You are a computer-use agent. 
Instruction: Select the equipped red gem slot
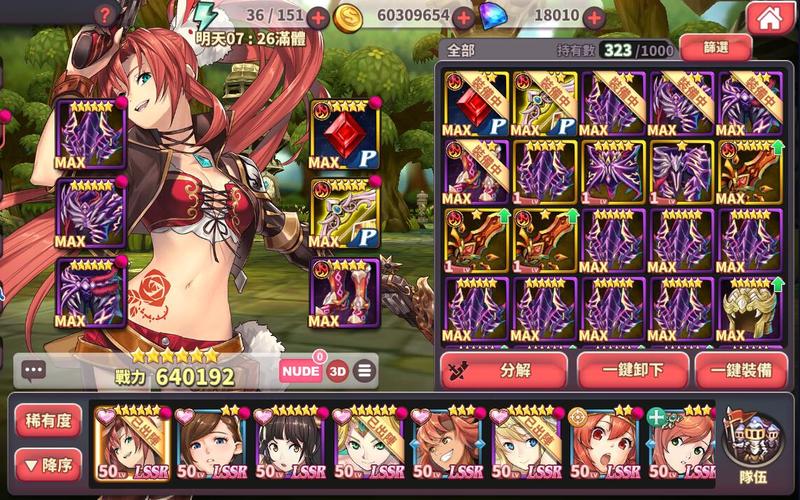(345, 135)
